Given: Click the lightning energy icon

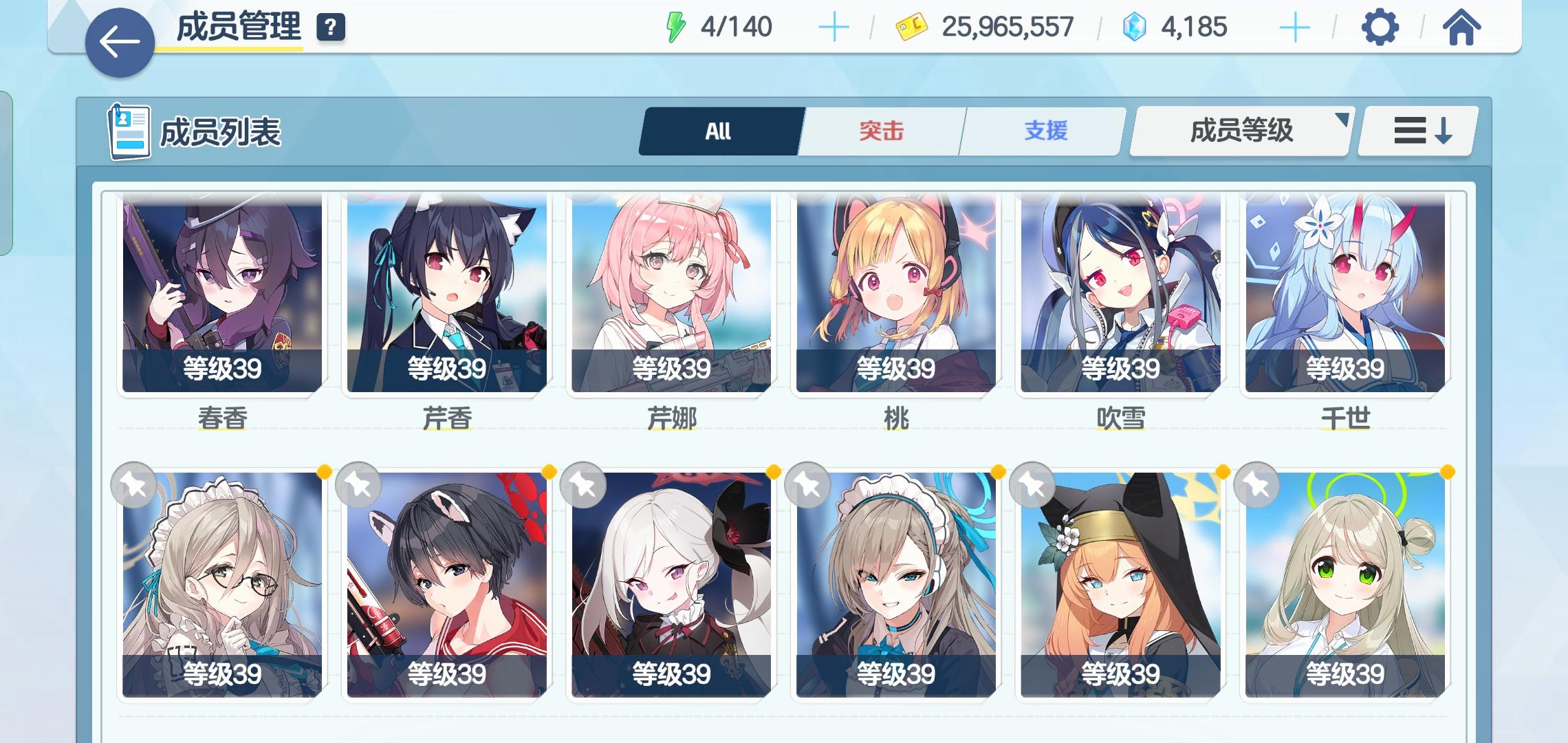Looking at the screenshot, I should point(676,28).
